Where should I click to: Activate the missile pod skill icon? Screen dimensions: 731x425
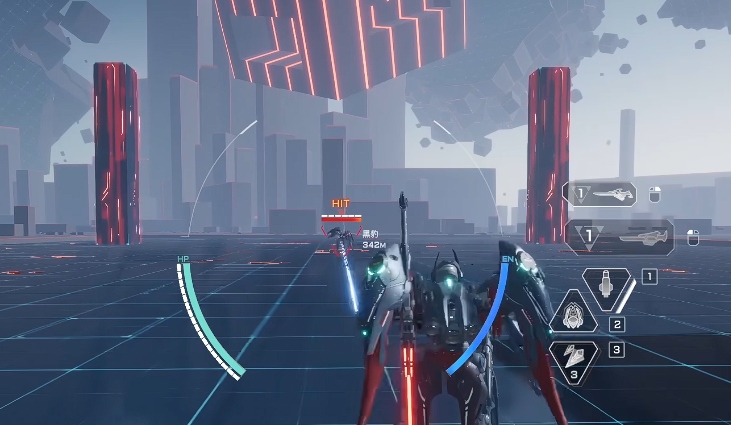tap(606, 287)
